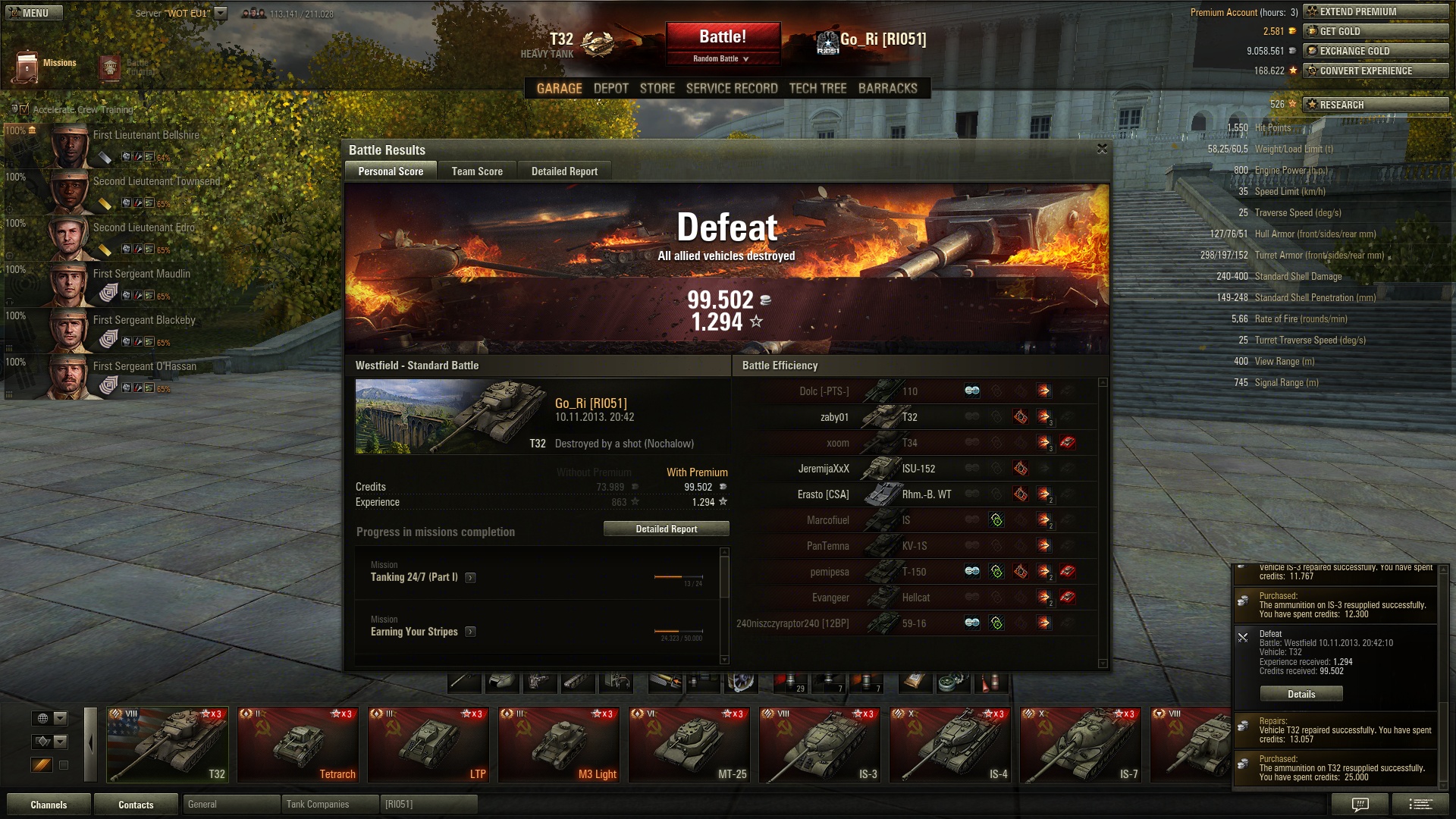This screenshot has width=1456, height=819.
Task: Switch to the Team Score tab
Action: pyautogui.click(x=477, y=171)
